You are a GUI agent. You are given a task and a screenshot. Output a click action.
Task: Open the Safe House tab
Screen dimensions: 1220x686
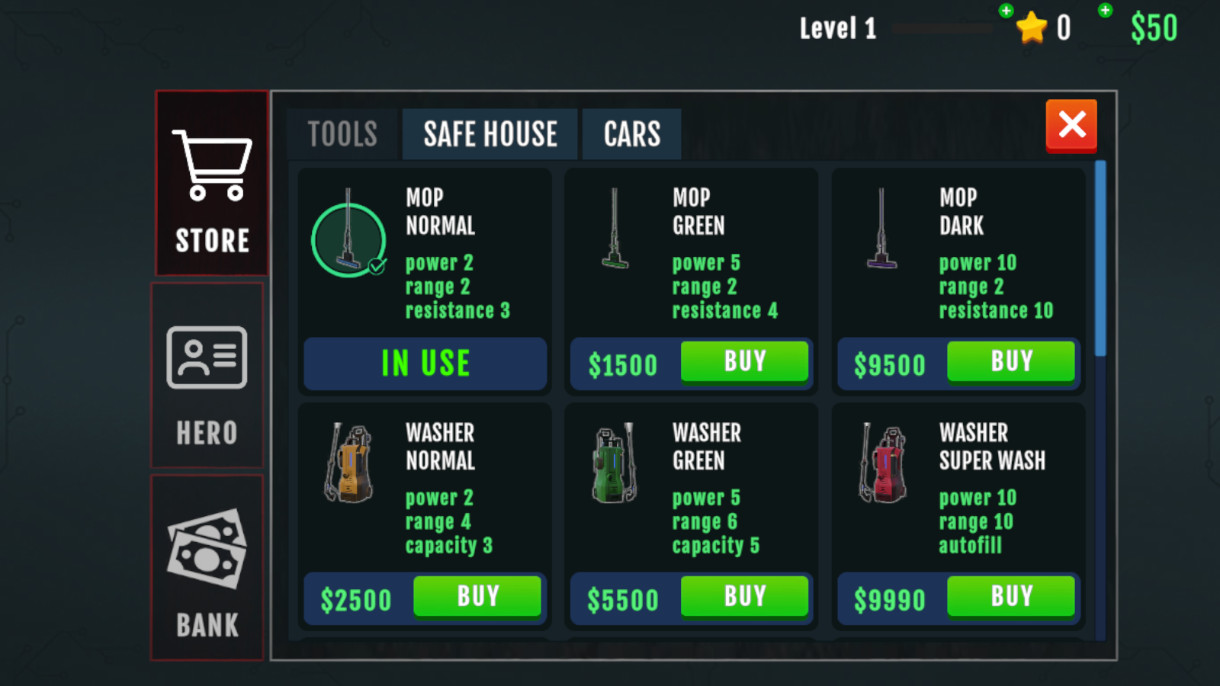[x=490, y=134]
